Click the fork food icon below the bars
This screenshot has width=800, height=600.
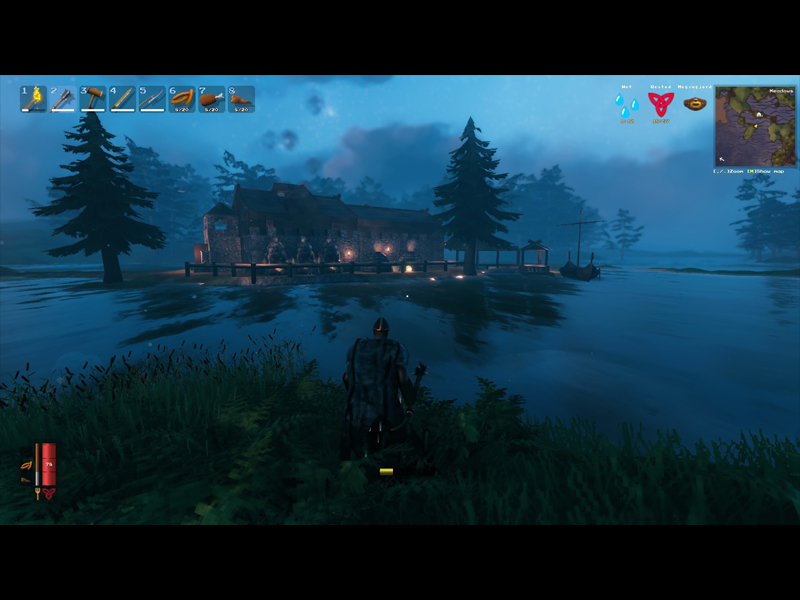tap(37, 491)
